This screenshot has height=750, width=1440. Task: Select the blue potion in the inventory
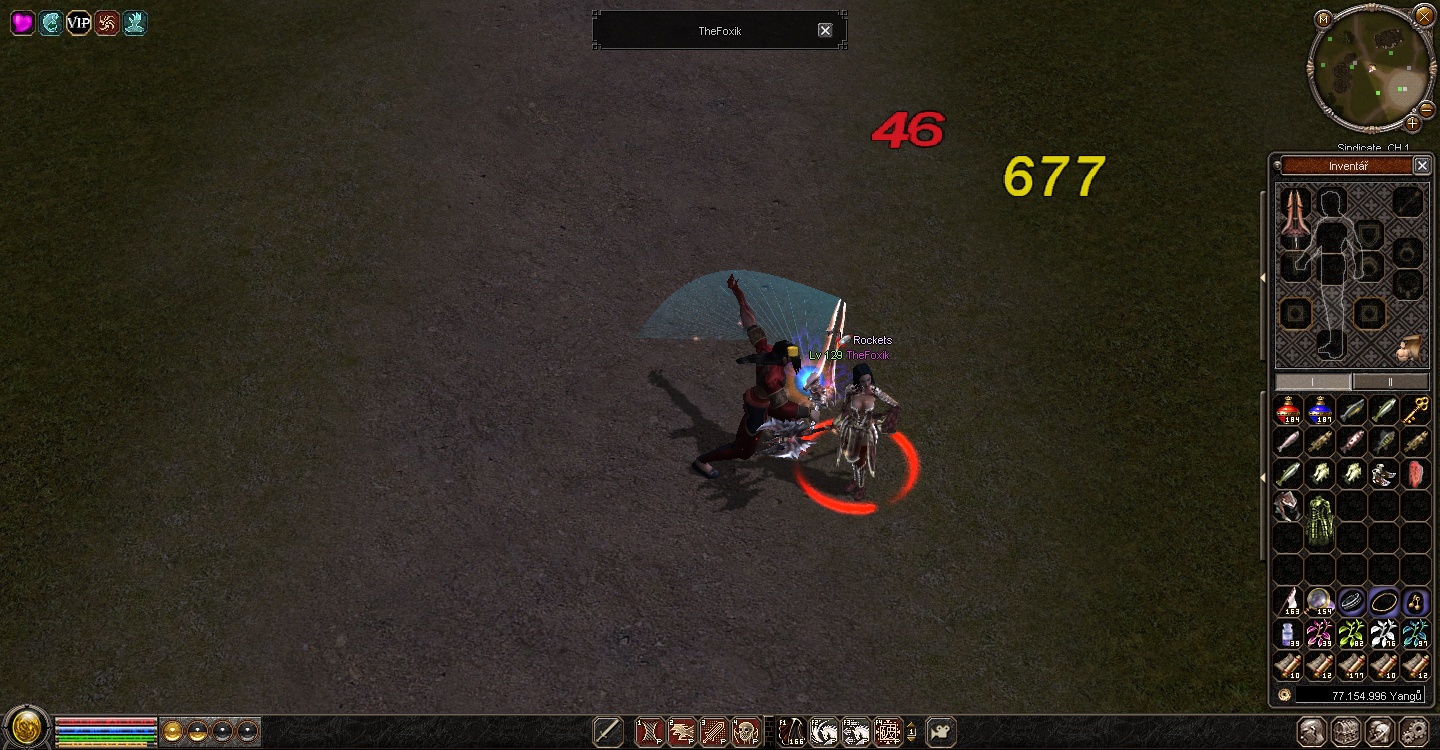[x=1320, y=410]
